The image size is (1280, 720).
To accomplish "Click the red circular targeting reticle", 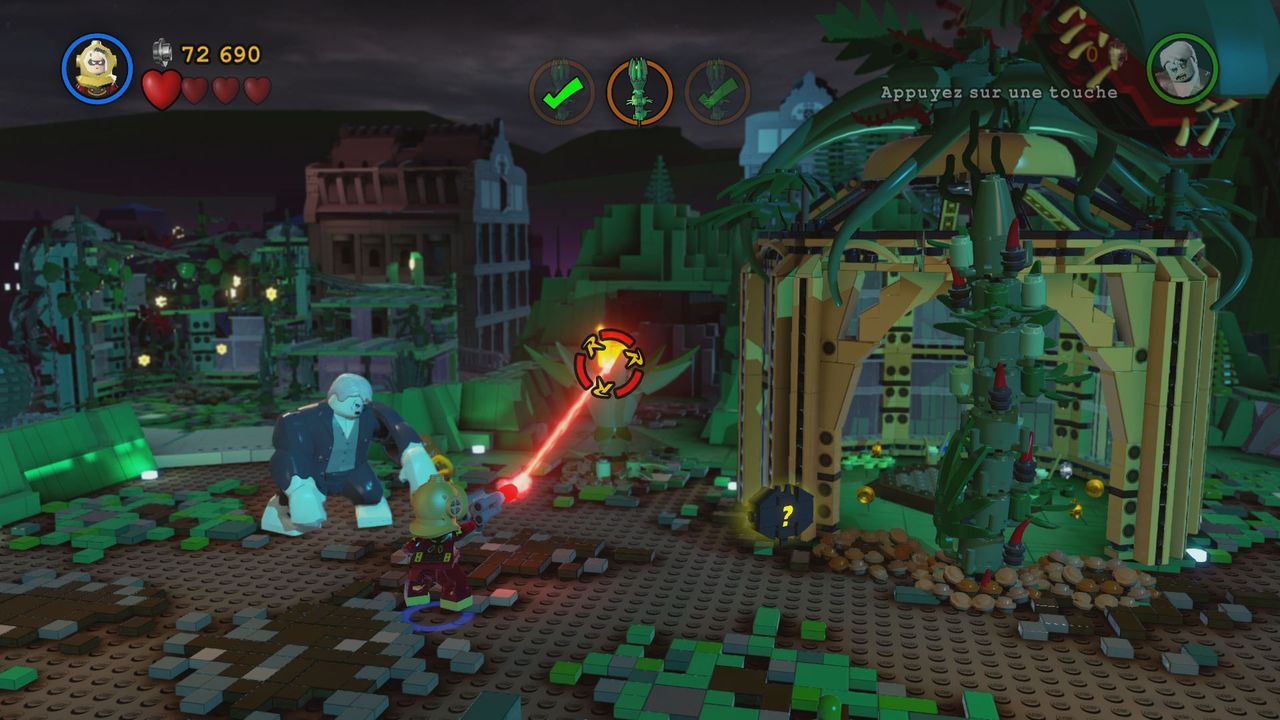I will [609, 363].
